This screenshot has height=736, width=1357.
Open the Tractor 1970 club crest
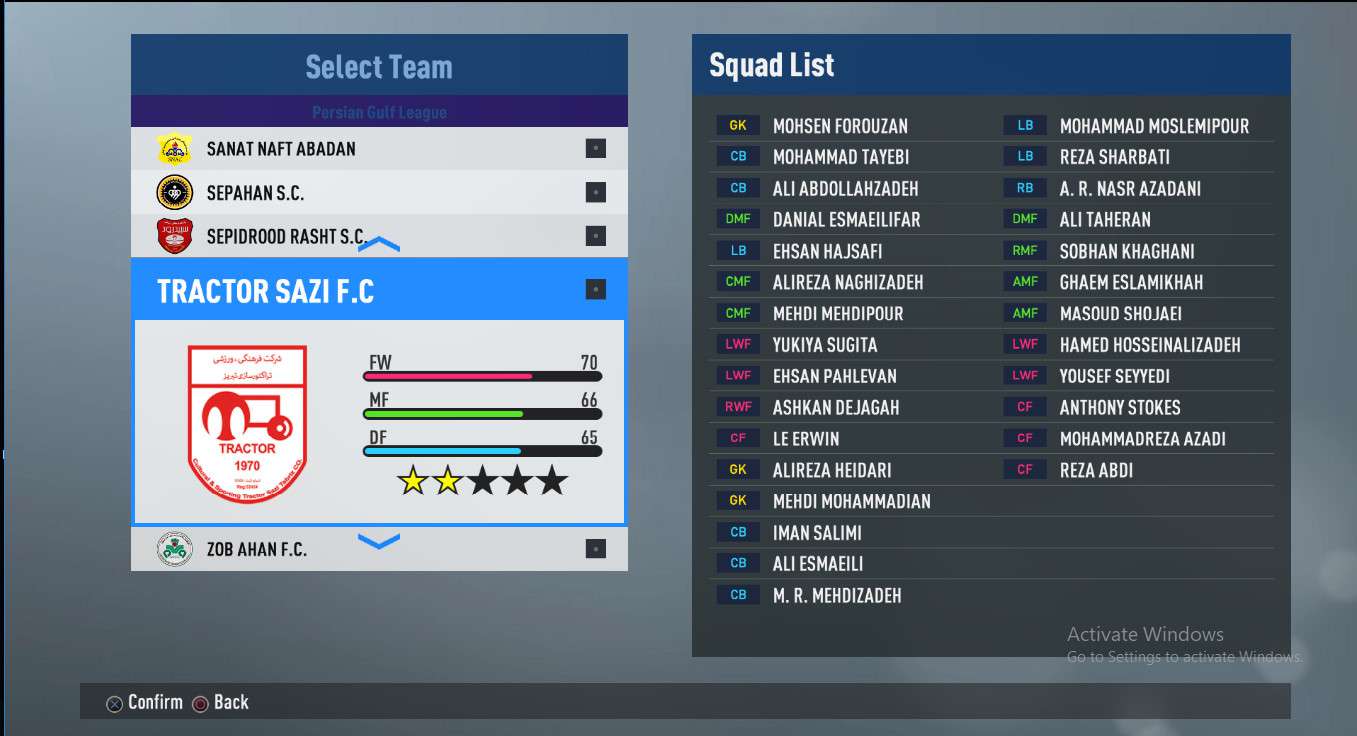click(247, 423)
